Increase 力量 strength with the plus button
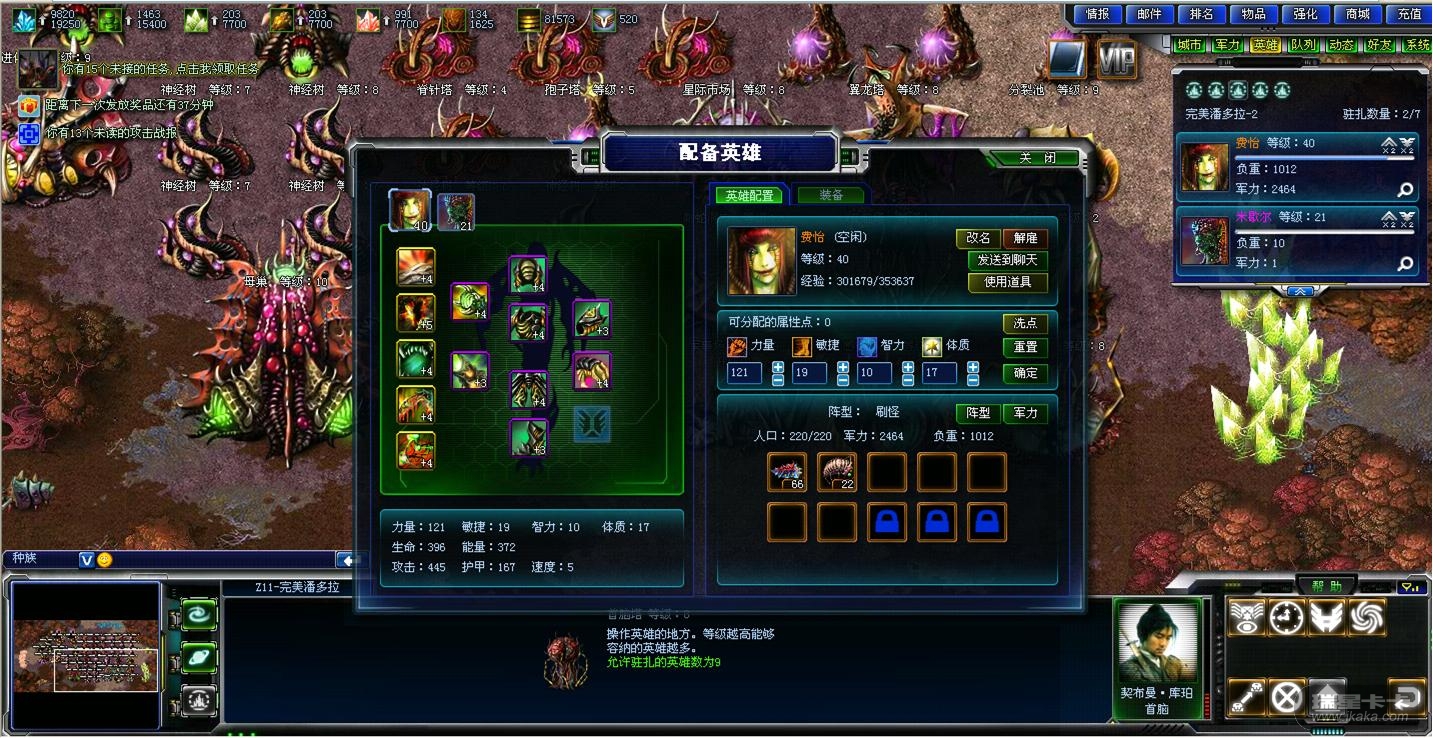Image resolution: width=1433 pixels, height=738 pixels. click(x=778, y=367)
